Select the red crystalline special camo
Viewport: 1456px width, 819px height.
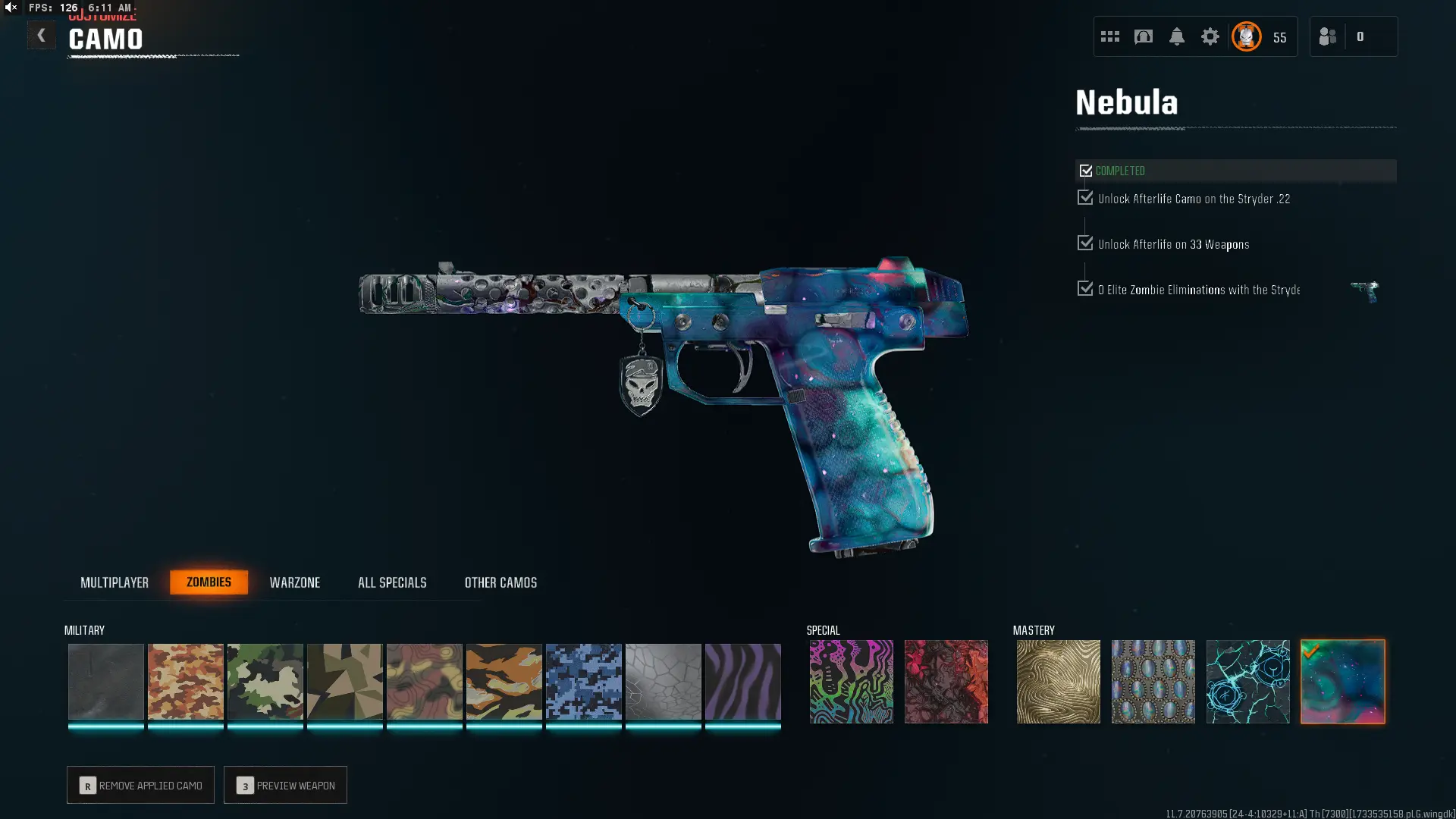[x=946, y=681]
